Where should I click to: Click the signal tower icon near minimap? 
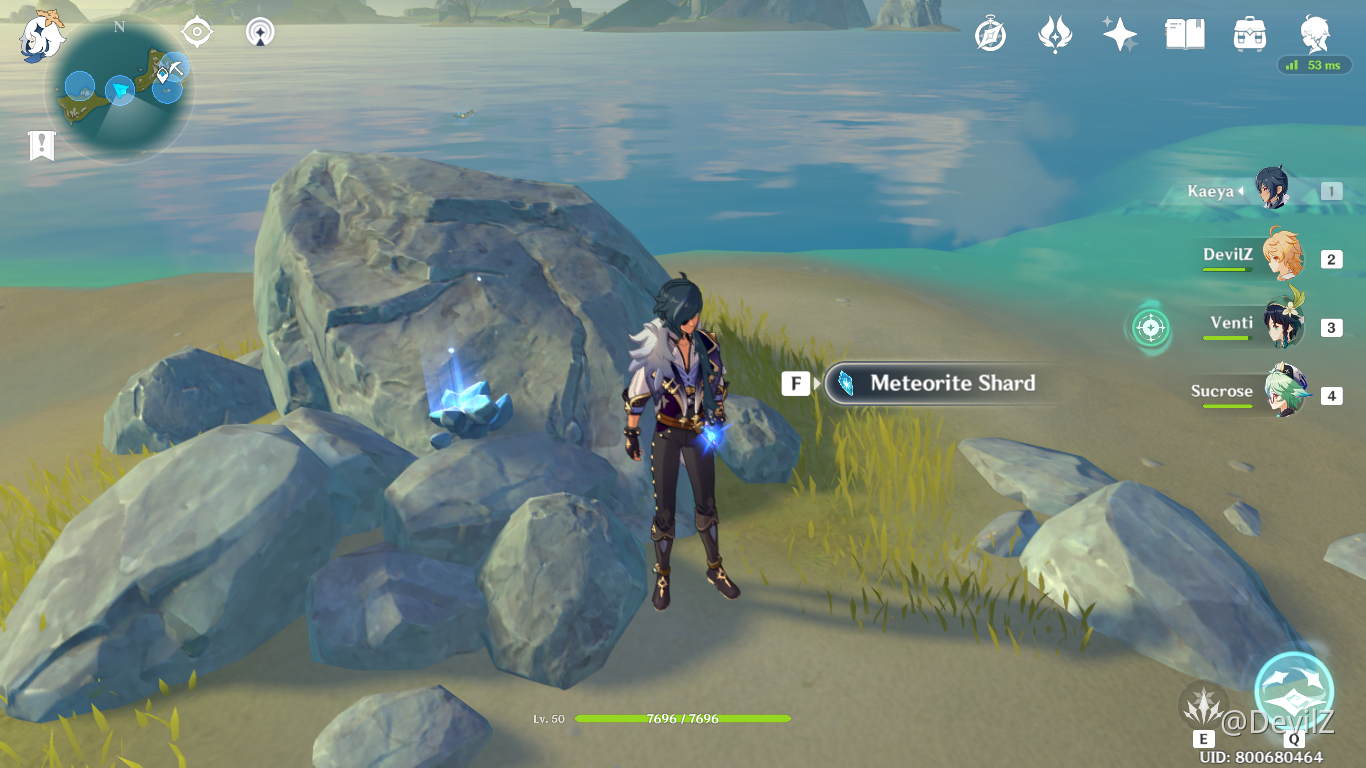click(261, 33)
